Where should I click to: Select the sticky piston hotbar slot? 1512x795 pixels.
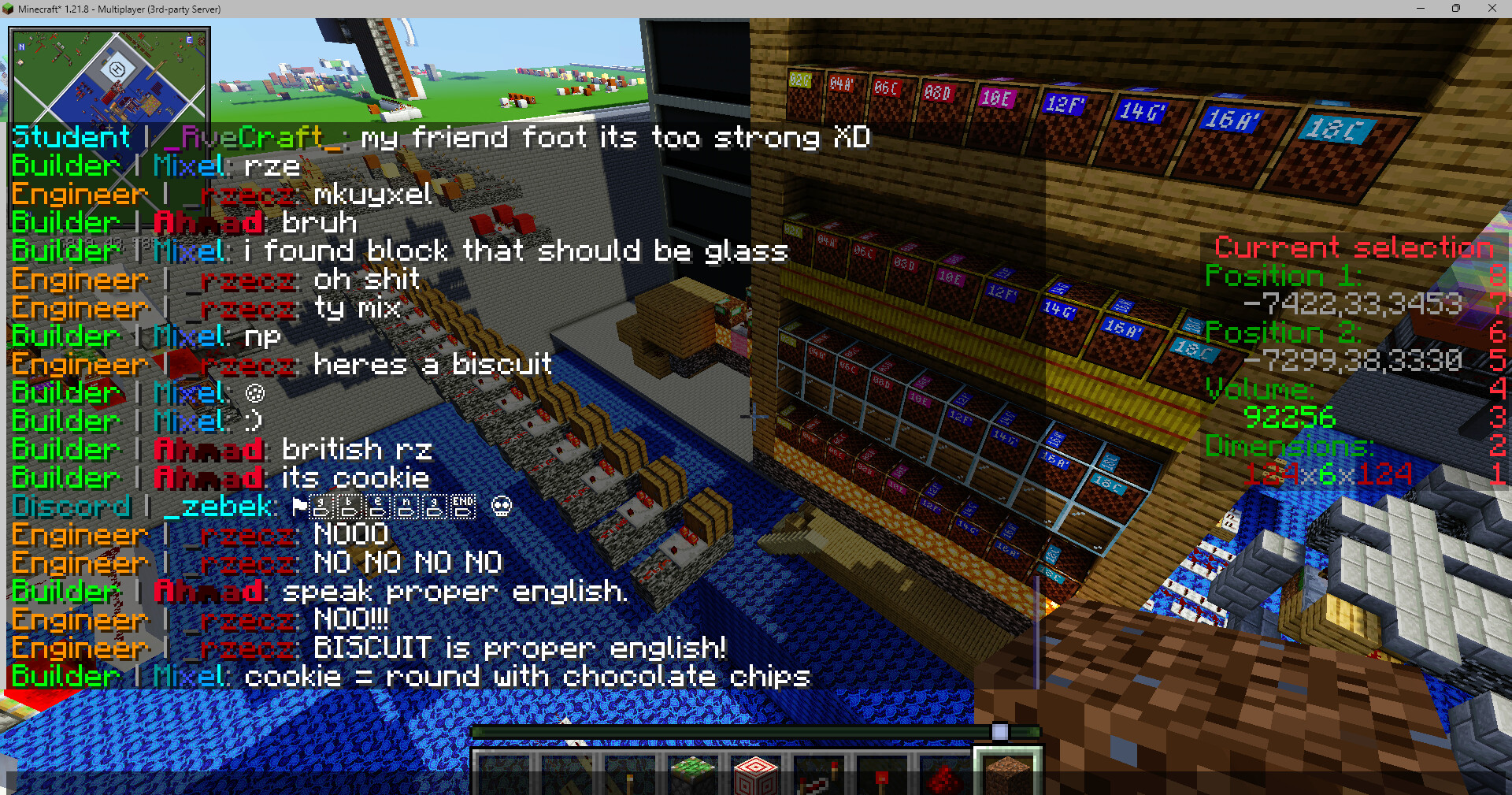pyautogui.click(x=691, y=775)
